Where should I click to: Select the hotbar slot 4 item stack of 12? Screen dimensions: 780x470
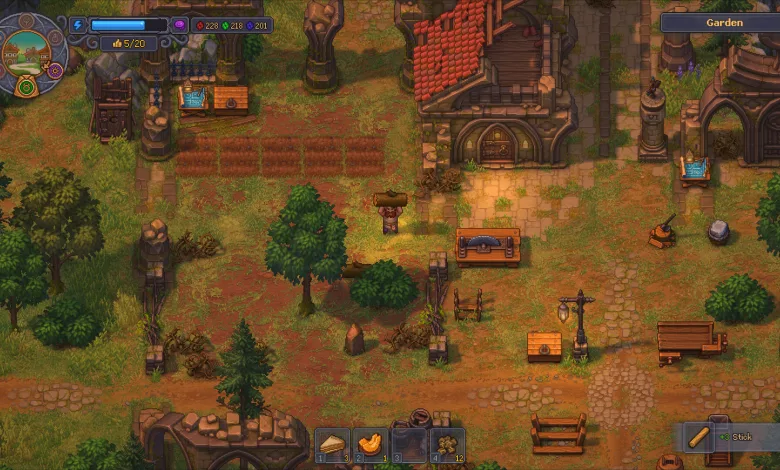coord(446,443)
